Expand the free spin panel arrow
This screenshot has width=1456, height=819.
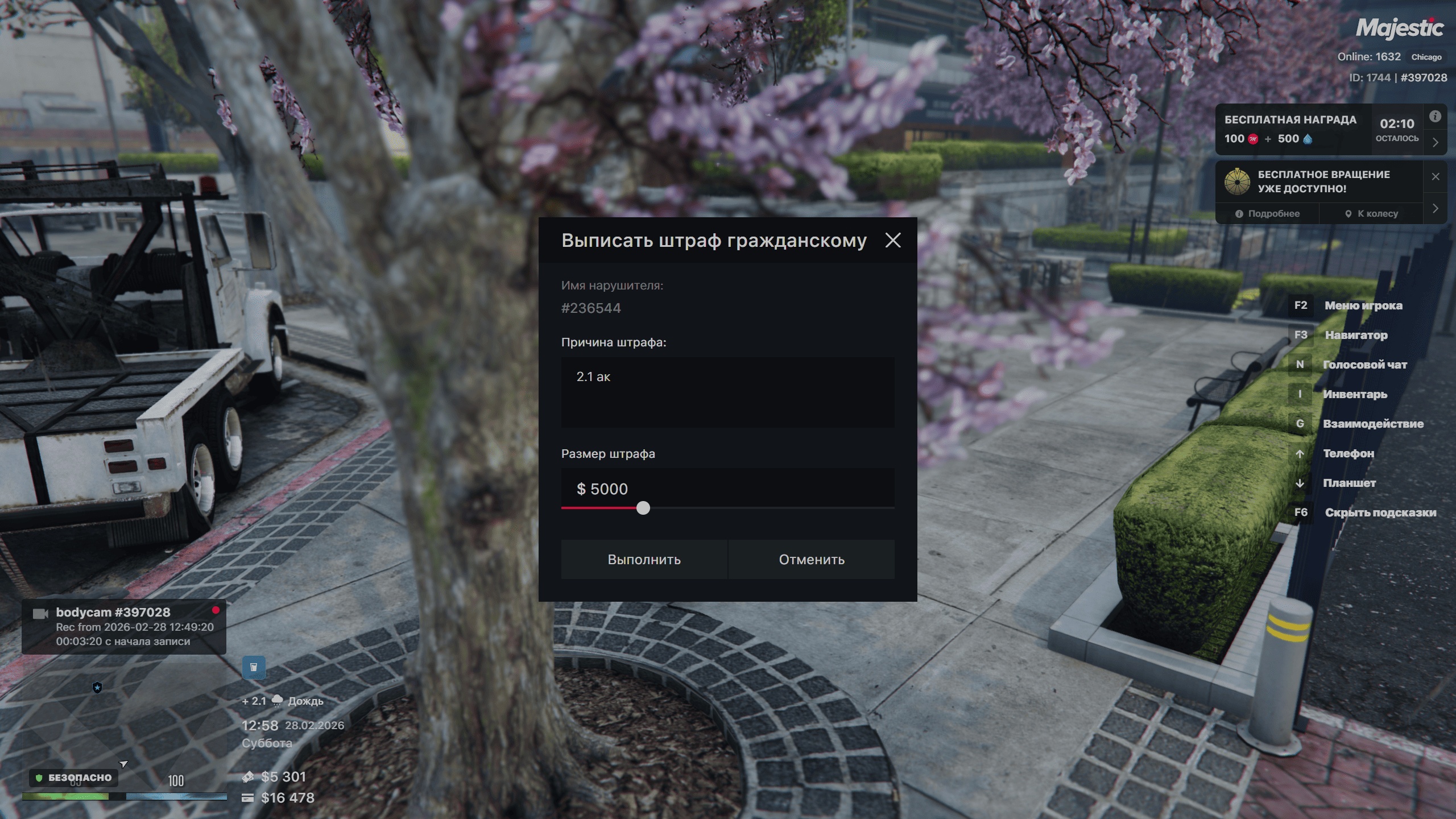pos(1436,208)
